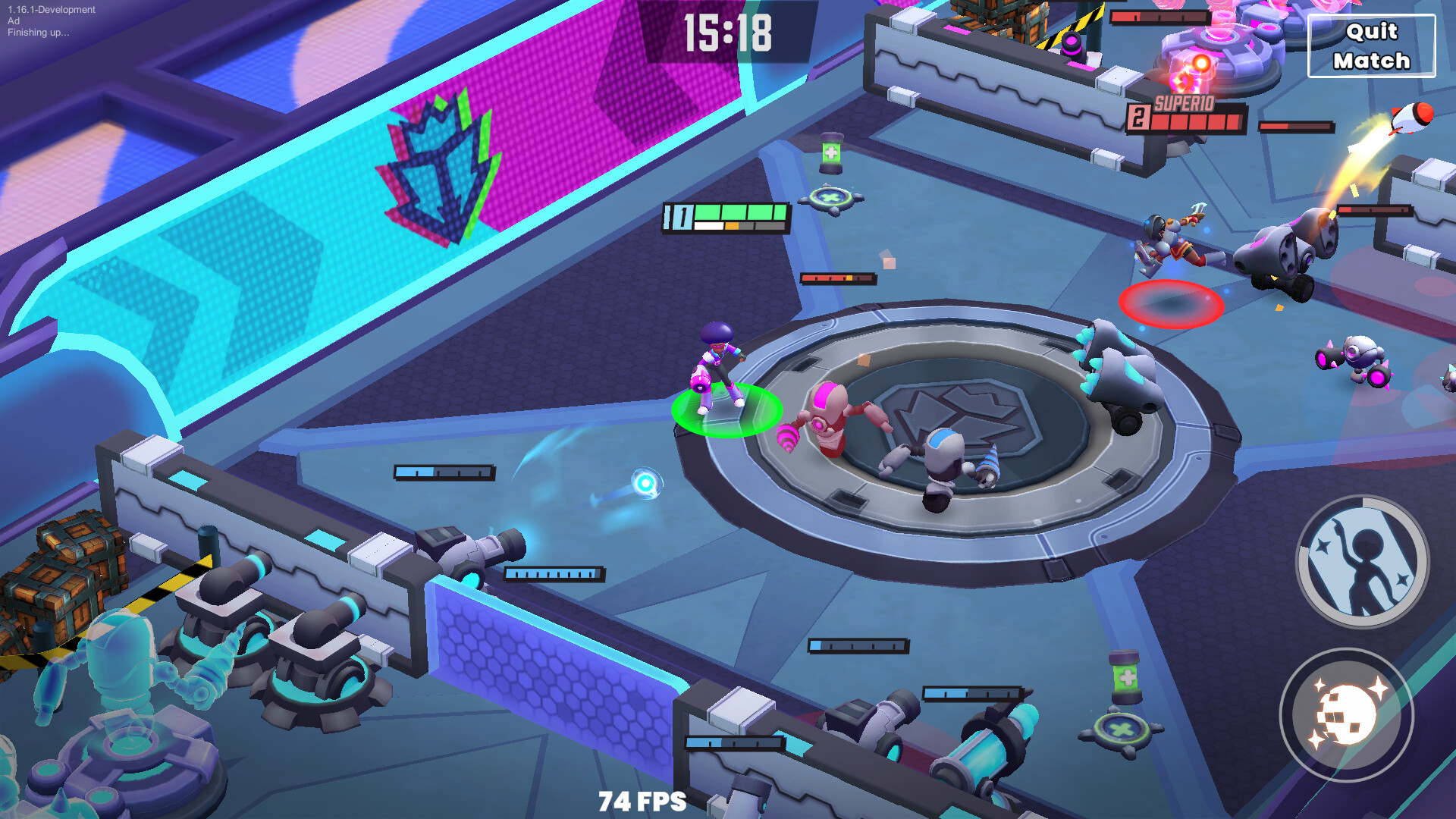Click the level 2 badge beside SUPER10
1456x819 pixels.
pos(1140,115)
